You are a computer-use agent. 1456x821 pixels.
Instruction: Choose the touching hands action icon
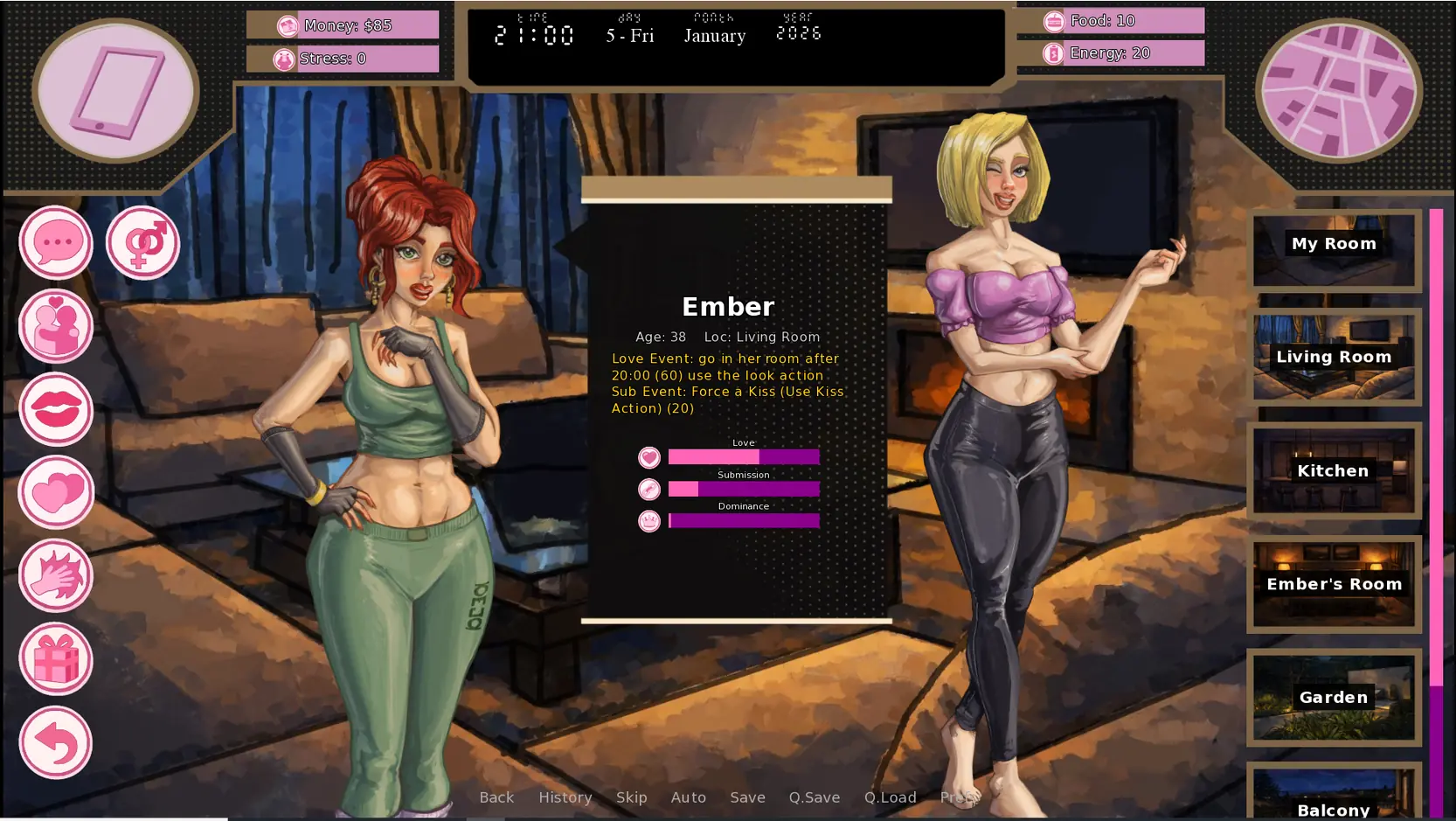(56, 575)
